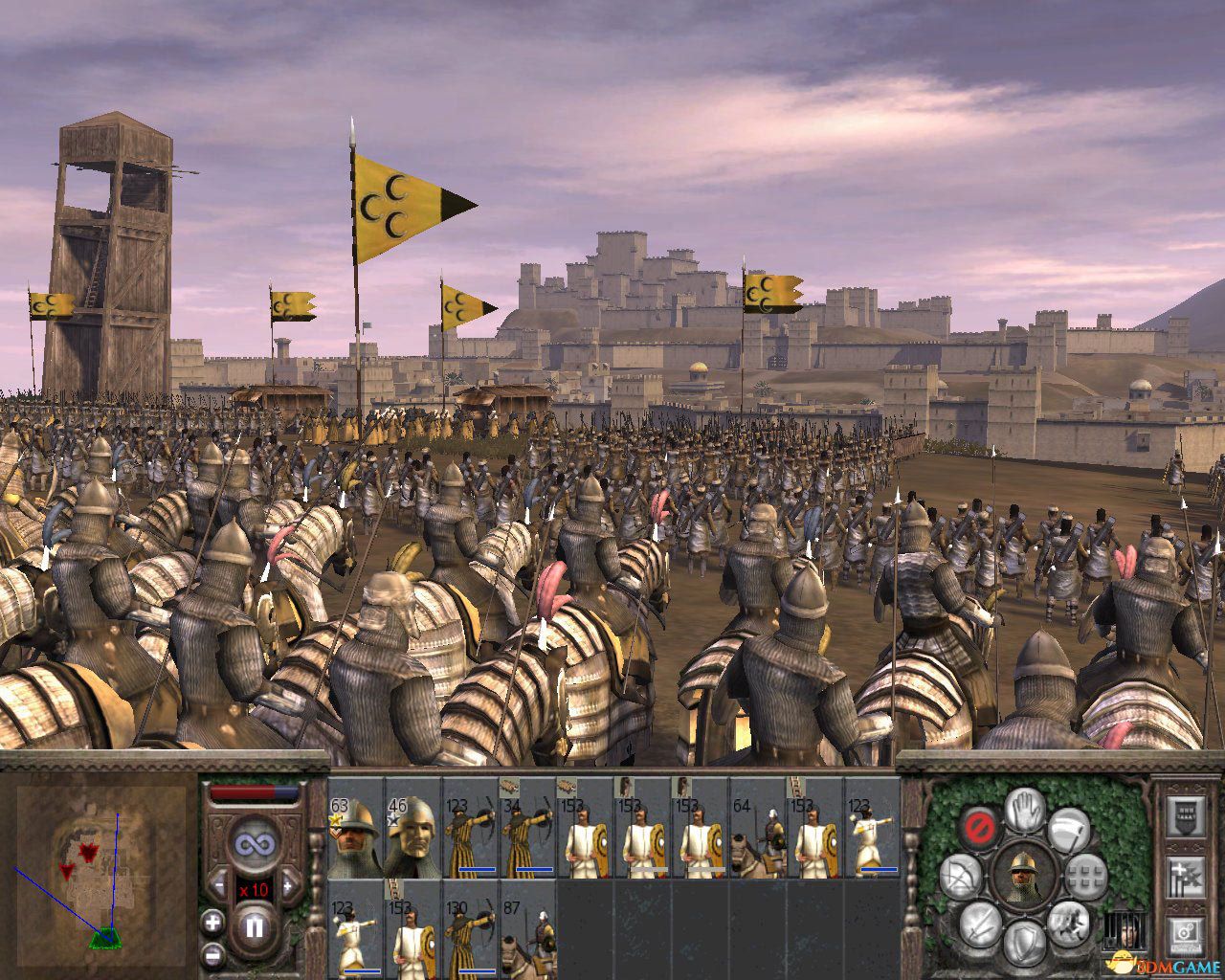This screenshot has height=980, width=1225.
Task: Toggle fire-at-will with the bow icon
Action: click(960, 875)
